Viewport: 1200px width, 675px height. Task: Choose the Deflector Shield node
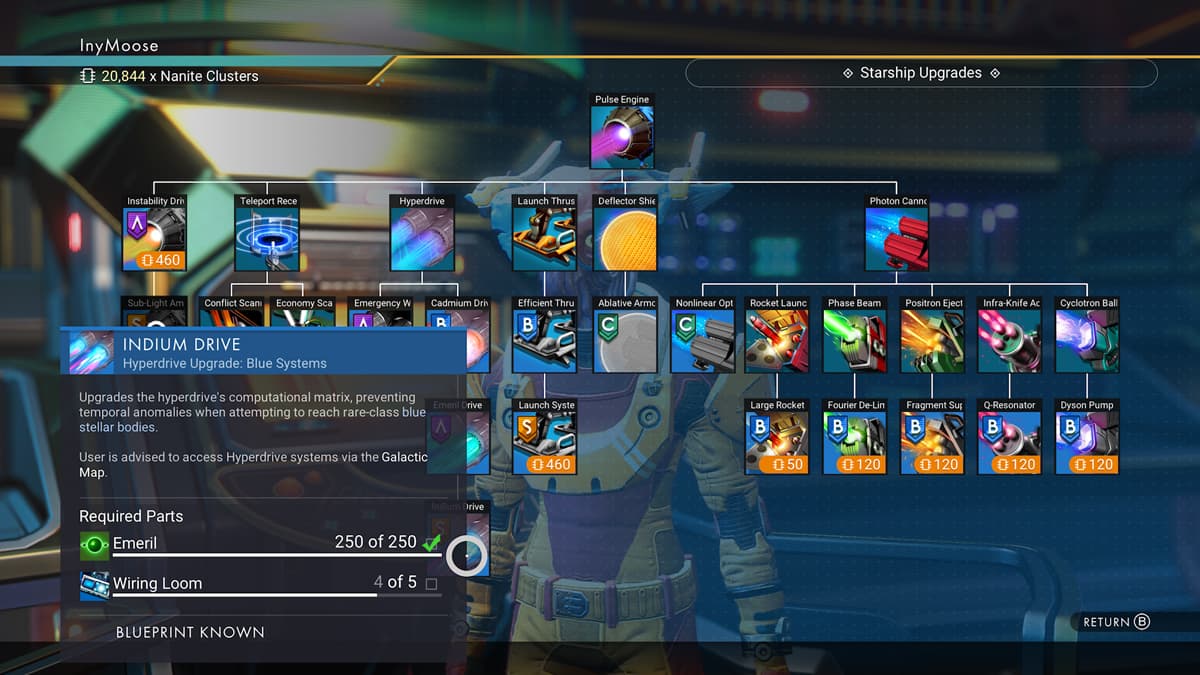click(625, 239)
